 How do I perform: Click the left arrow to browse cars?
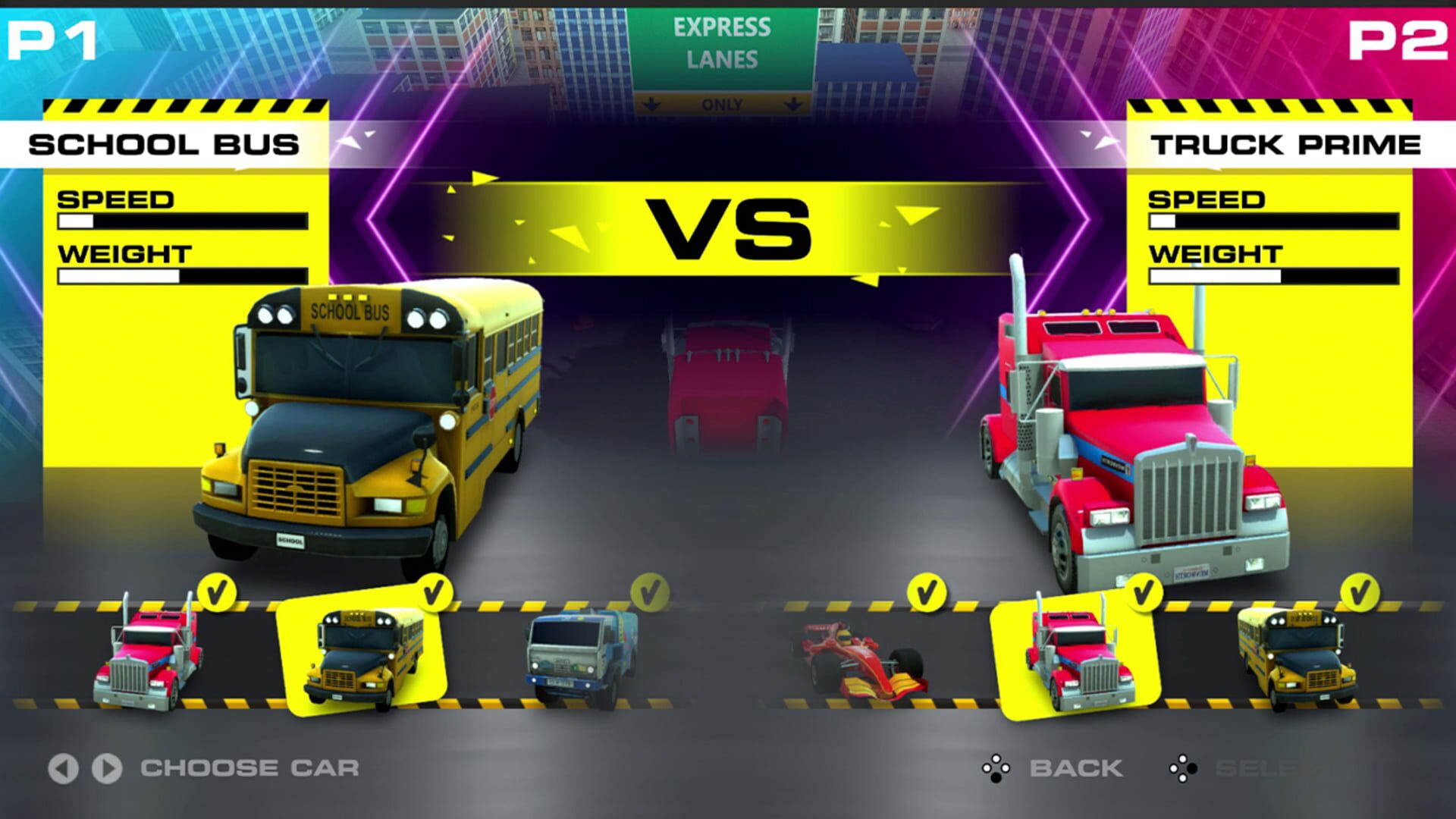point(64,767)
